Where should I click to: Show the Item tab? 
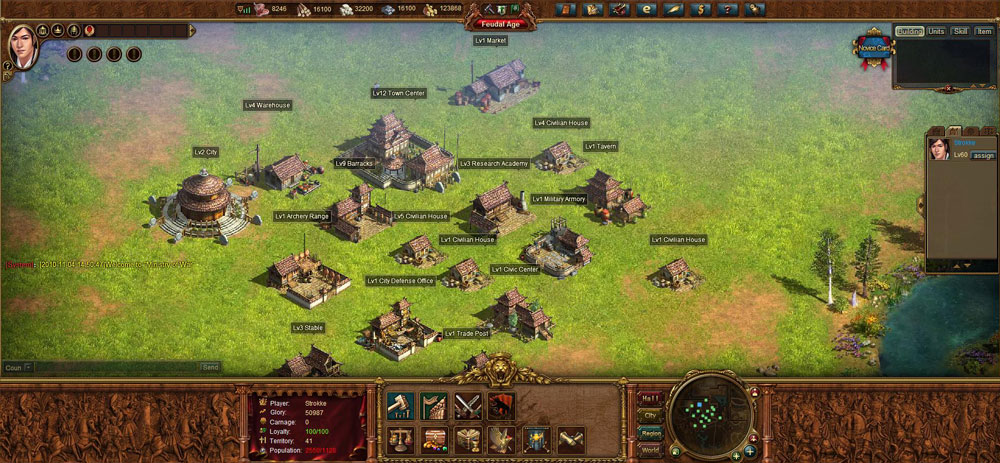[x=984, y=31]
